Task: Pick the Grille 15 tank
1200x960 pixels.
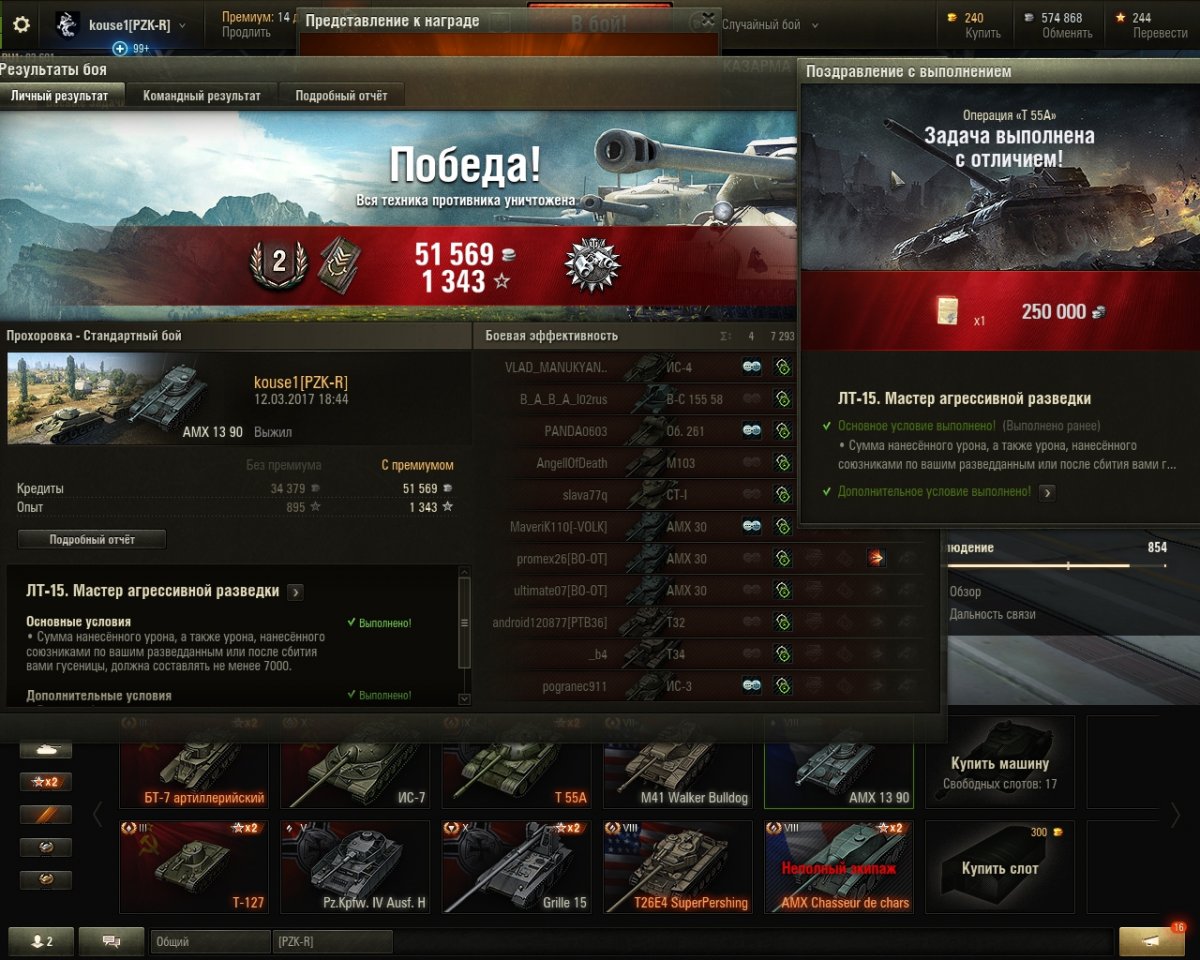Action: pos(519,868)
